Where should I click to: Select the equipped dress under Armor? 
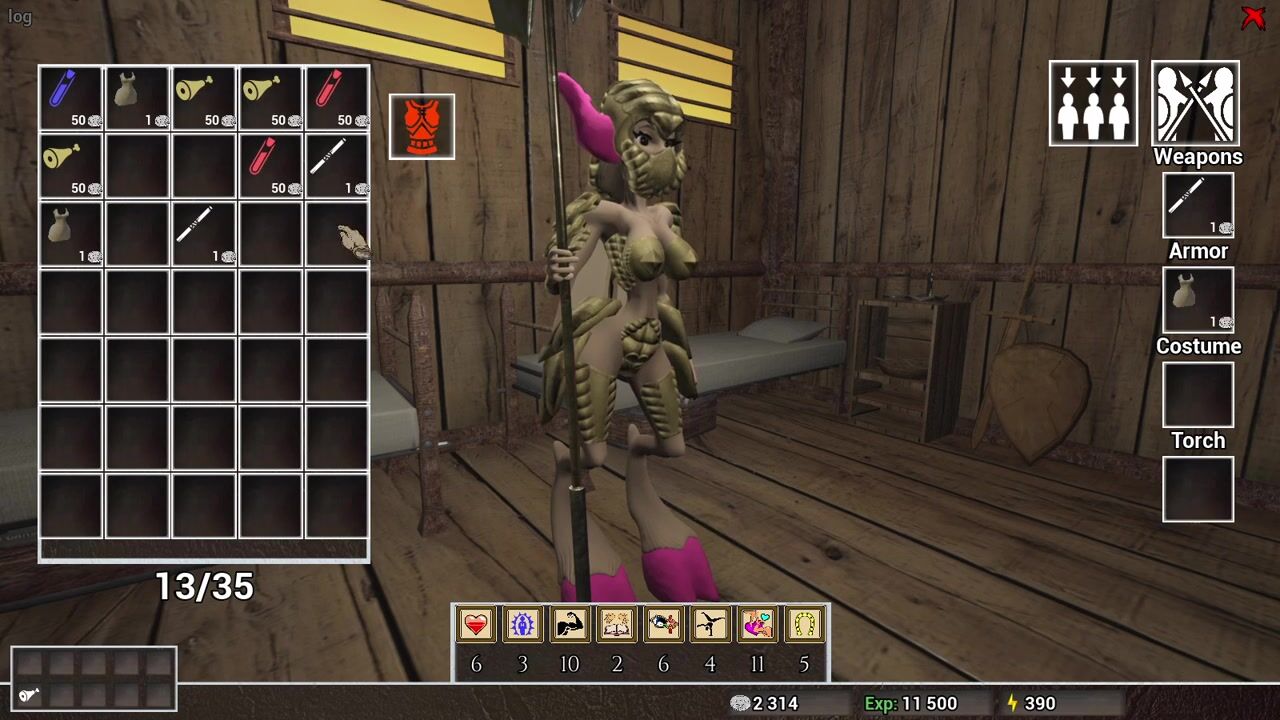pos(1197,300)
